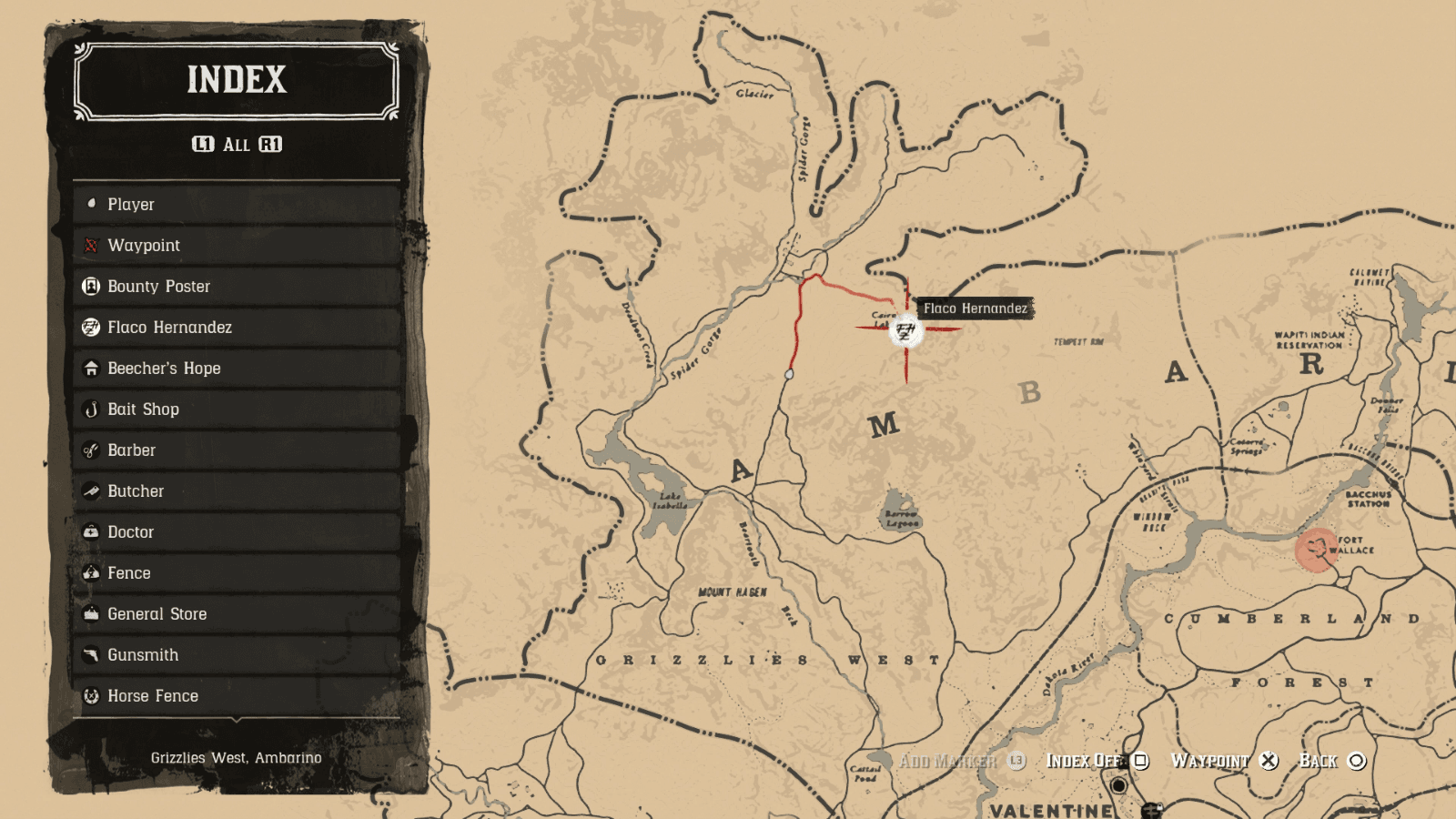Viewport: 1456px width, 819px height.
Task: Expand the All filter using R1
Action: [x=272, y=143]
